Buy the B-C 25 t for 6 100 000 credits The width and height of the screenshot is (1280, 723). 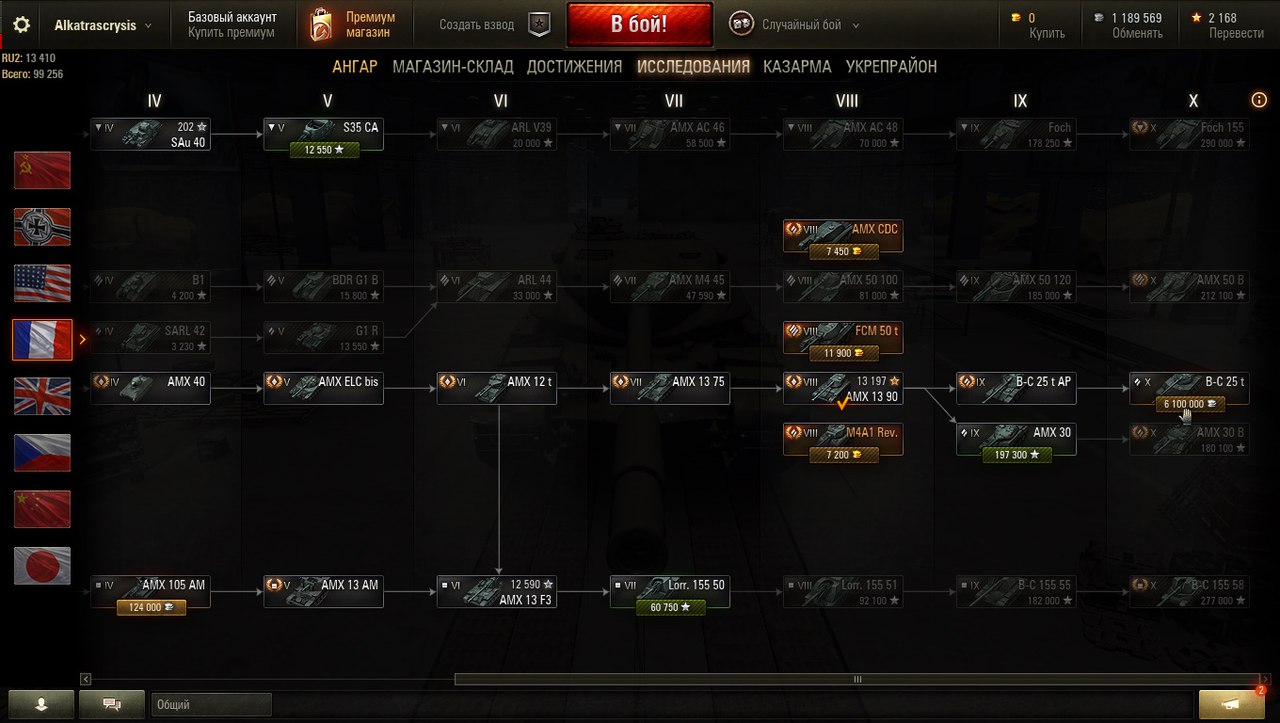1189,404
